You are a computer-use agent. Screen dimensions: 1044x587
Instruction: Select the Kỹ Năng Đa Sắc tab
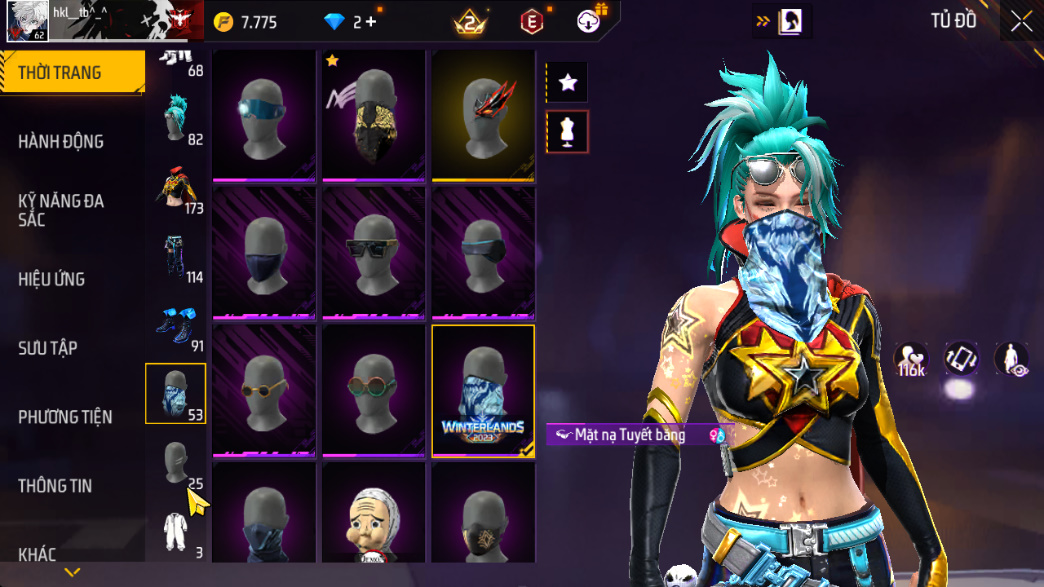coord(61,210)
